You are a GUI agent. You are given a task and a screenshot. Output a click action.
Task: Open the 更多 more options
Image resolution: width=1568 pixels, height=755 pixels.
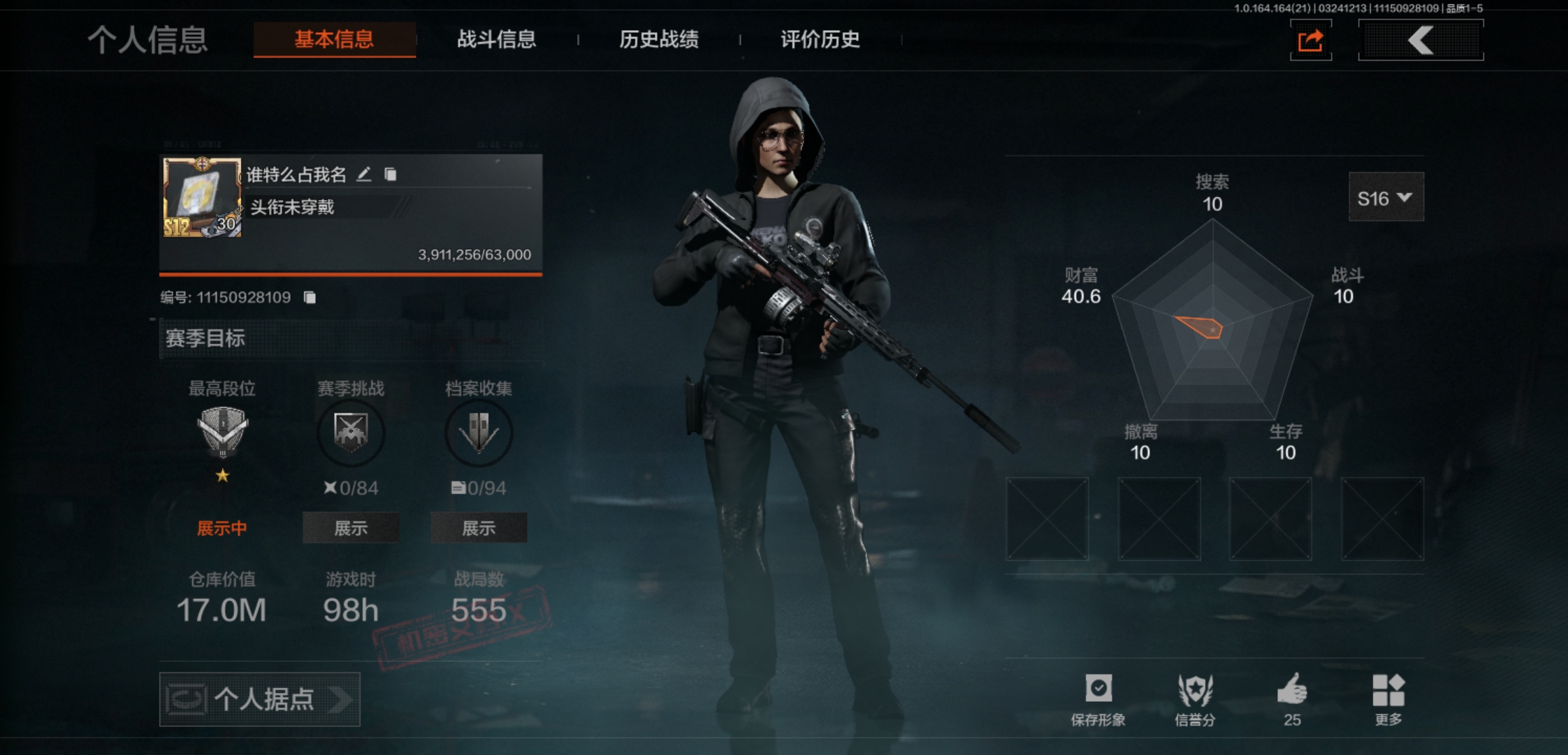click(x=1388, y=699)
